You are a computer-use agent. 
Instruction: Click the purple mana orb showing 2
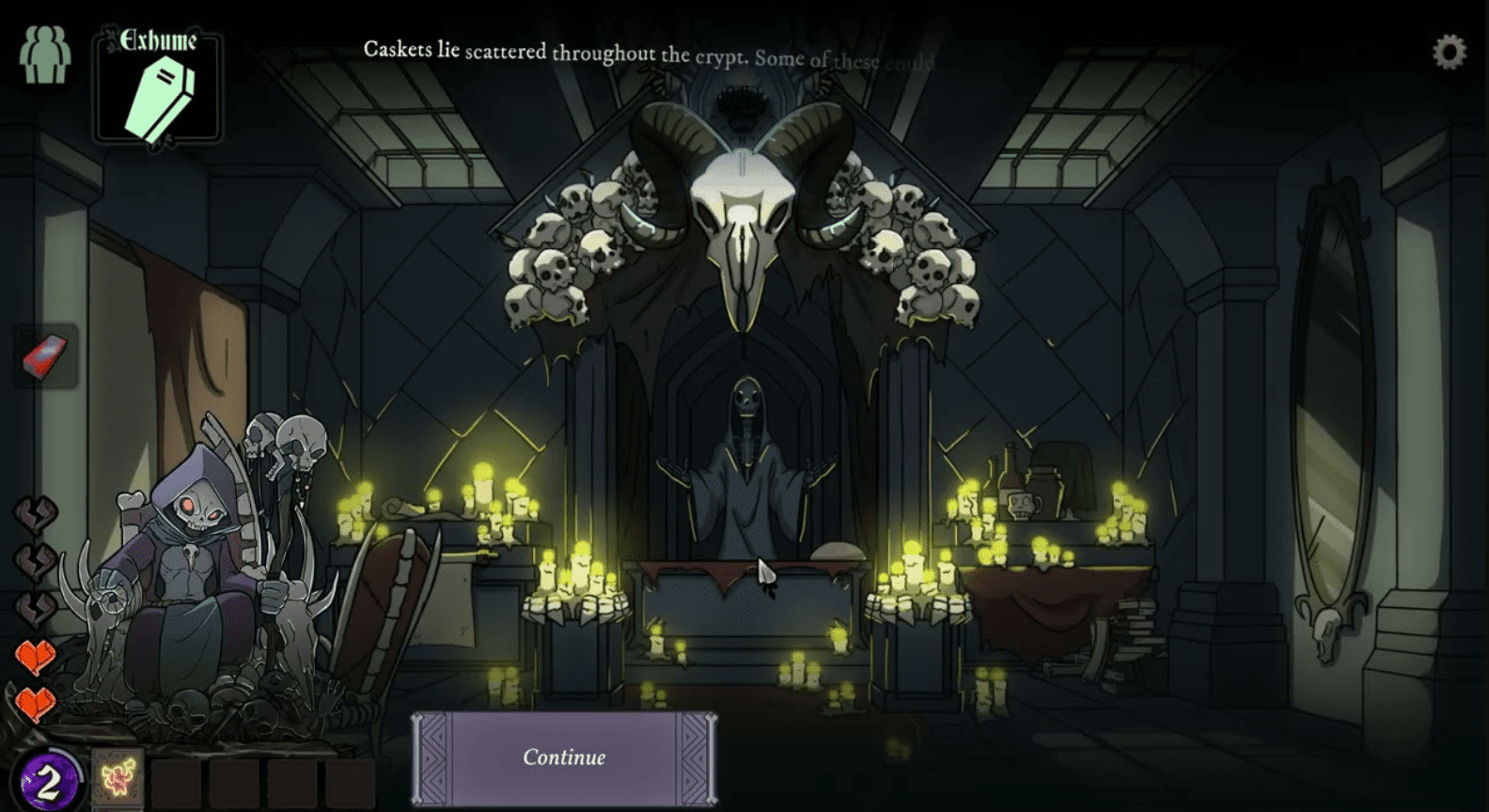click(x=50, y=776)
